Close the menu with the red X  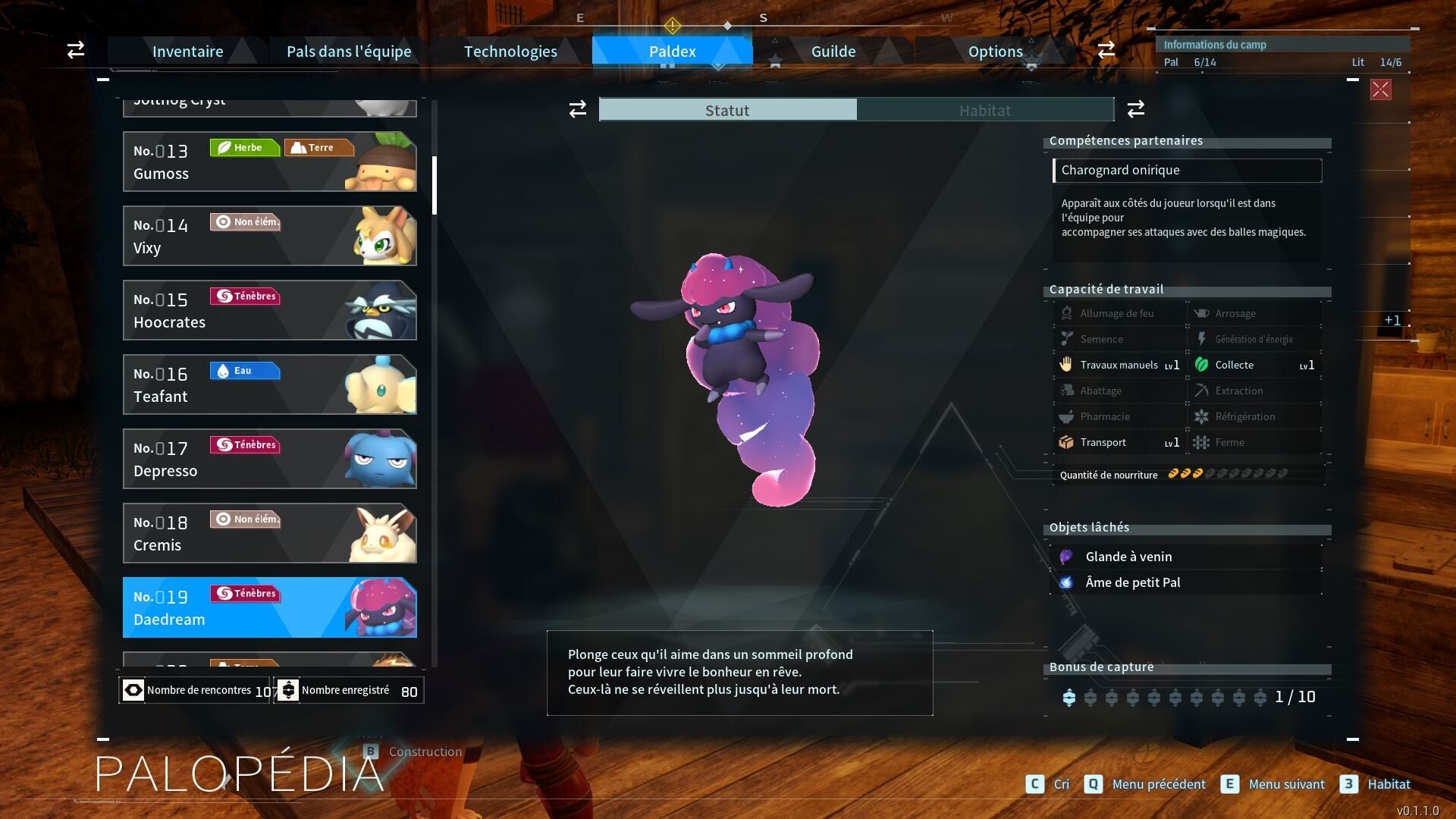click(x=1380, y=89)
